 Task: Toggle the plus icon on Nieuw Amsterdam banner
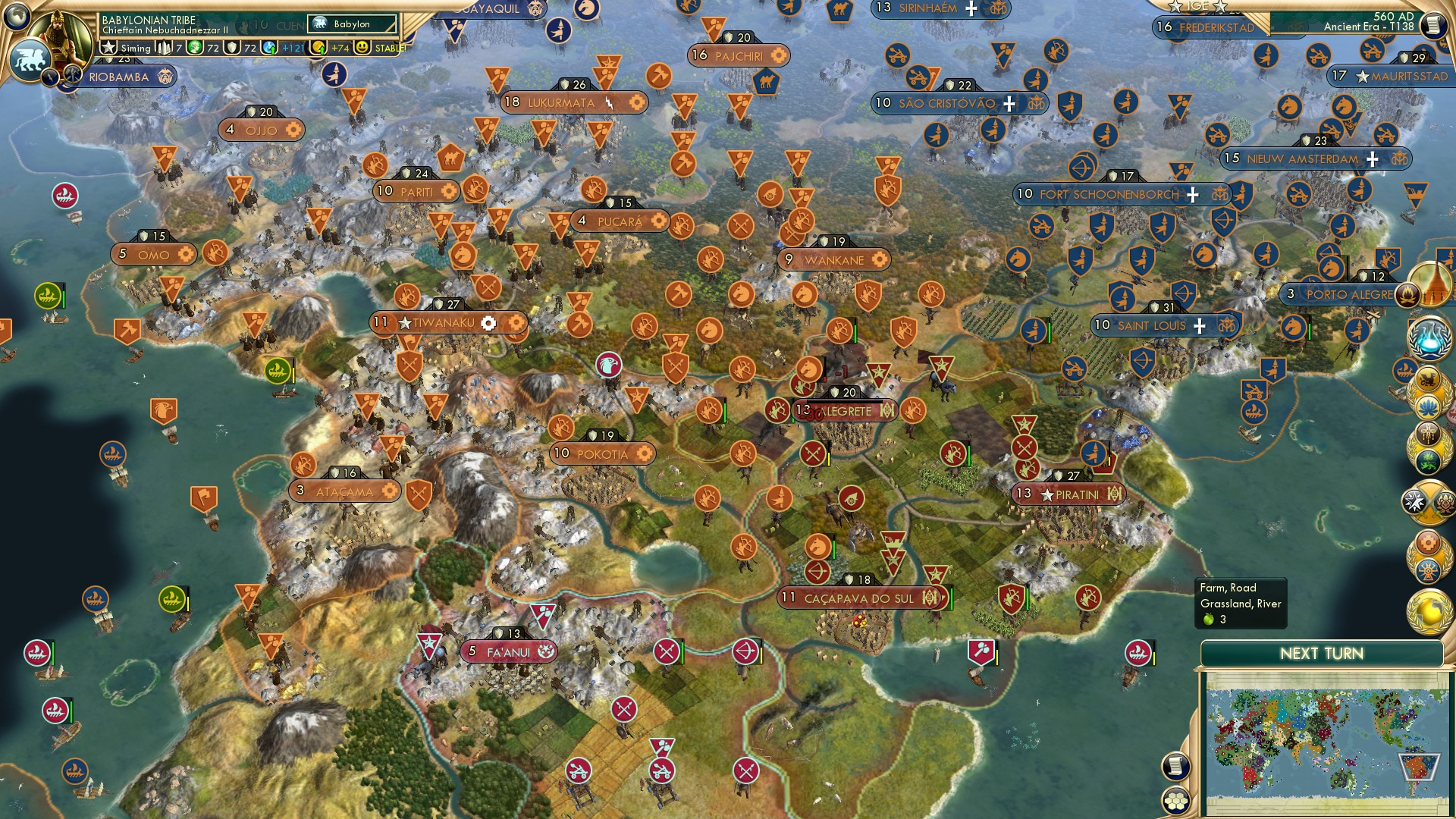[1370, 160]
